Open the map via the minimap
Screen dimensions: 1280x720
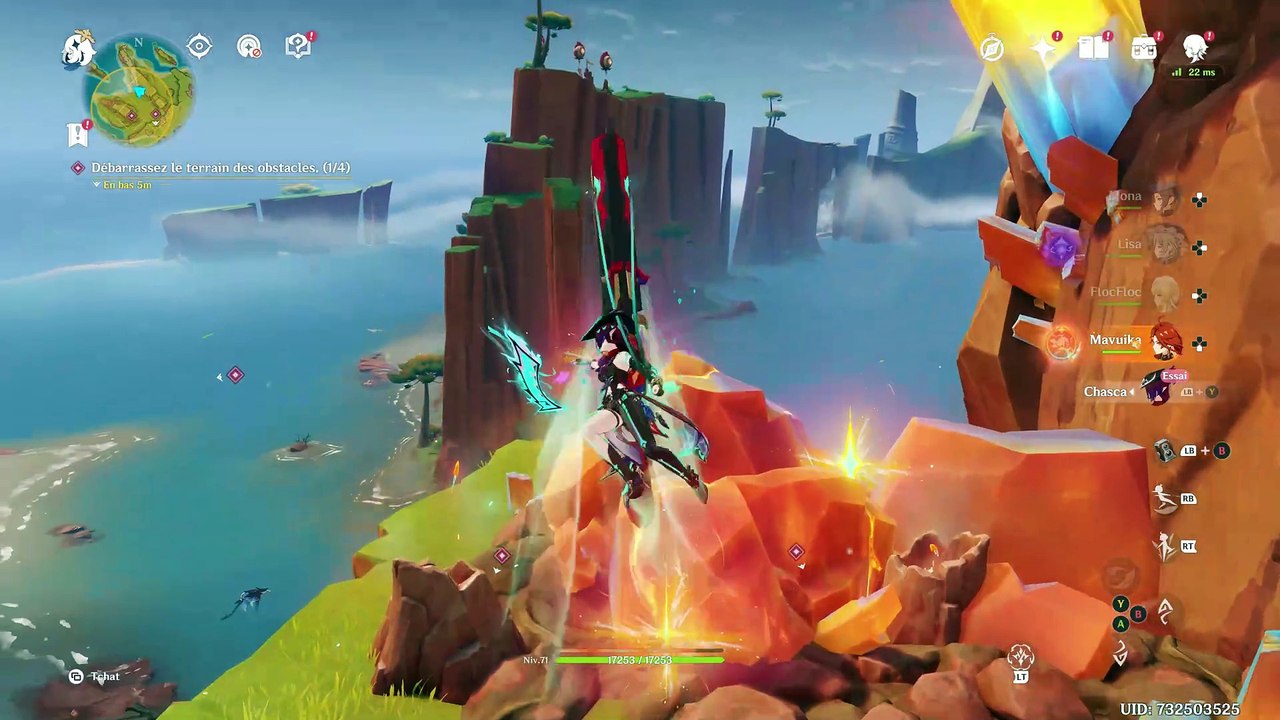tap(140, 92)
